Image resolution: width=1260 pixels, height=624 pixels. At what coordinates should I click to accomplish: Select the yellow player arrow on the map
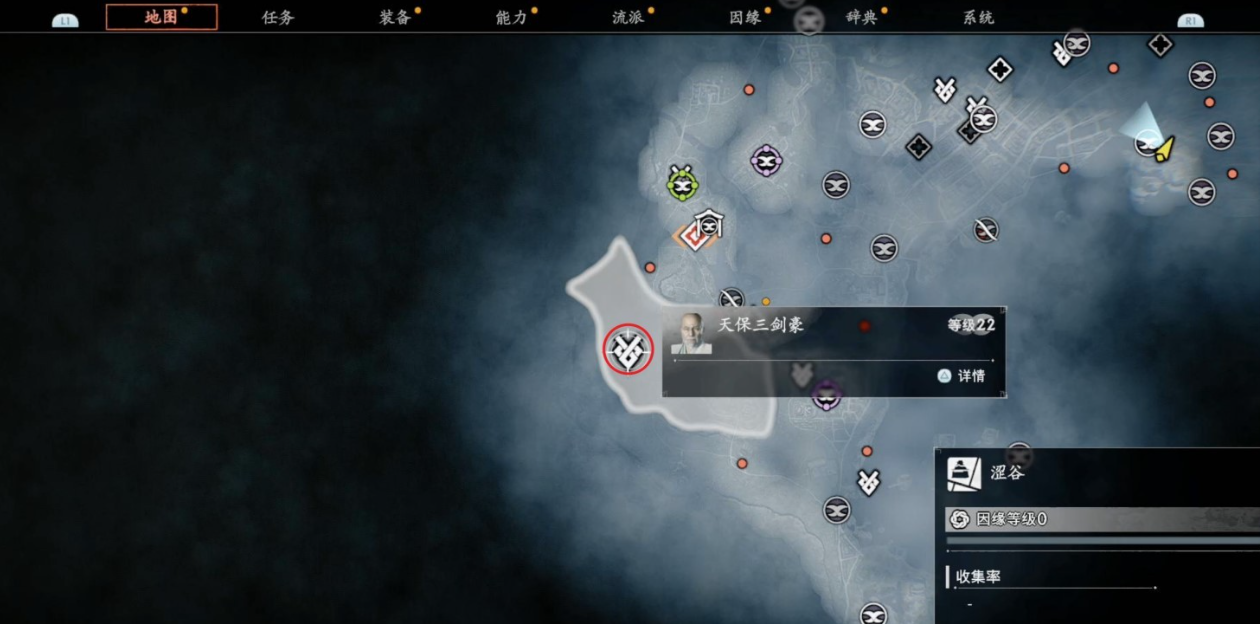pyautogui.click(x=1164, y=149)
